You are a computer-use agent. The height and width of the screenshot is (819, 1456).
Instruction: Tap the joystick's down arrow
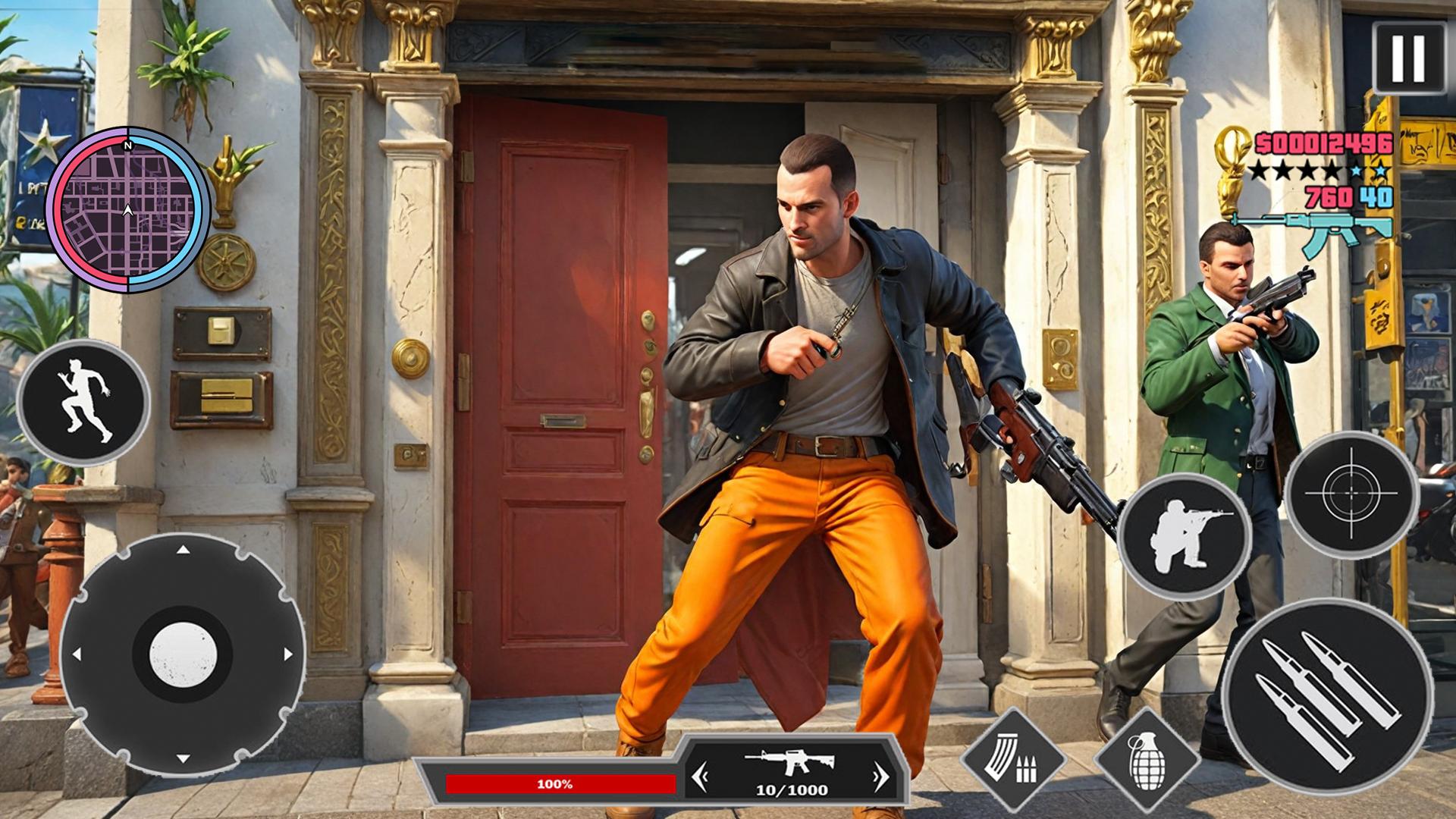coord(183,758)
